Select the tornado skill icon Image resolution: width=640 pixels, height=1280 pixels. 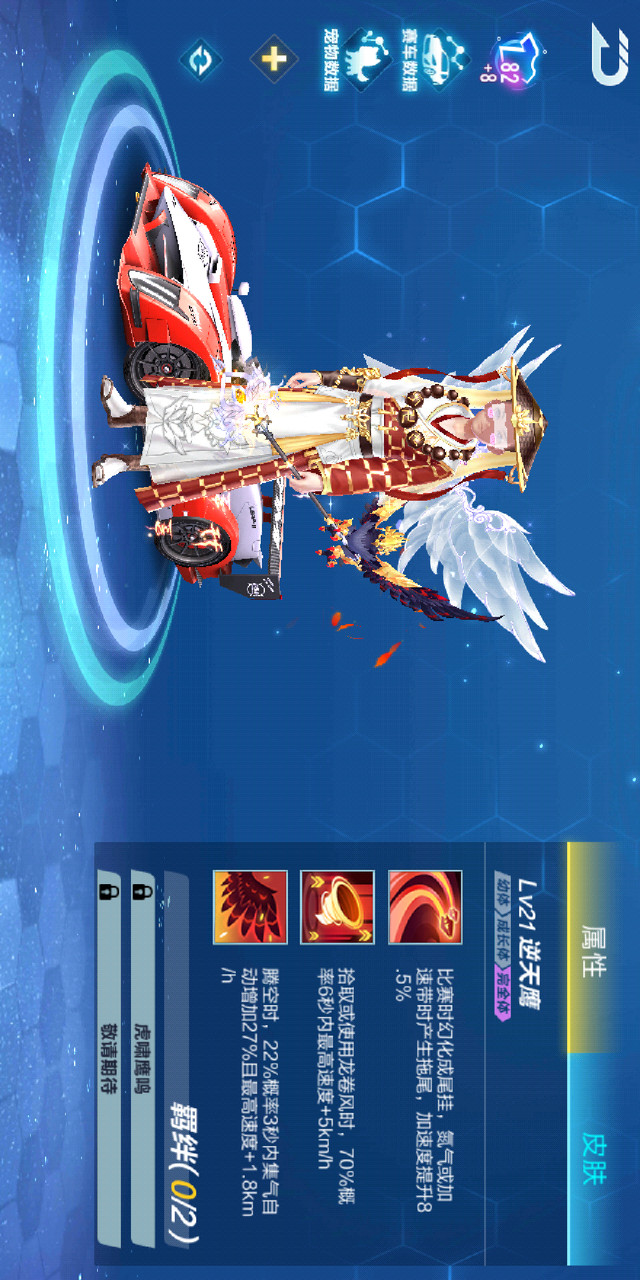(x=337, y=907)
